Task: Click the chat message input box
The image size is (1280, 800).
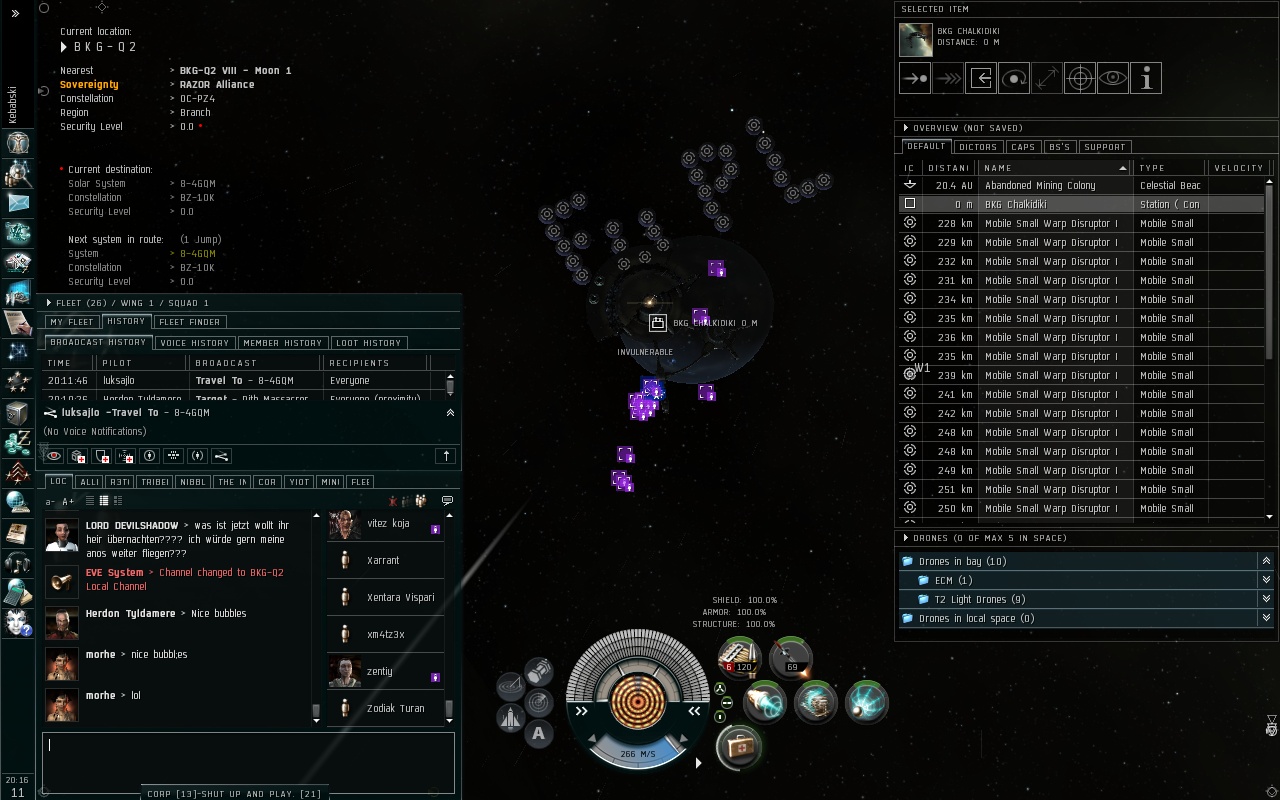Action: (x=248, y=760)
